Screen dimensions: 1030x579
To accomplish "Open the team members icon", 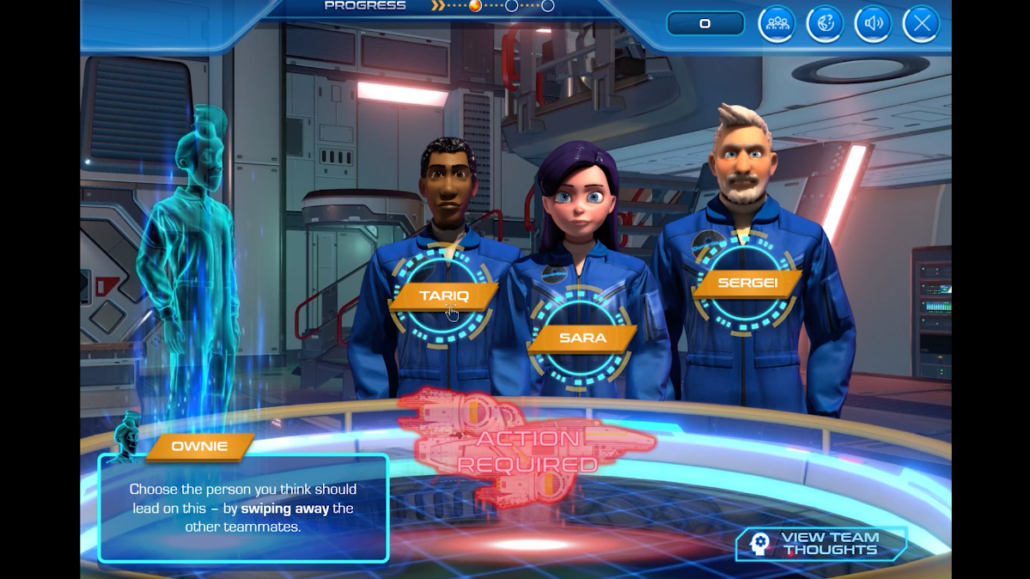I will 776,24.
